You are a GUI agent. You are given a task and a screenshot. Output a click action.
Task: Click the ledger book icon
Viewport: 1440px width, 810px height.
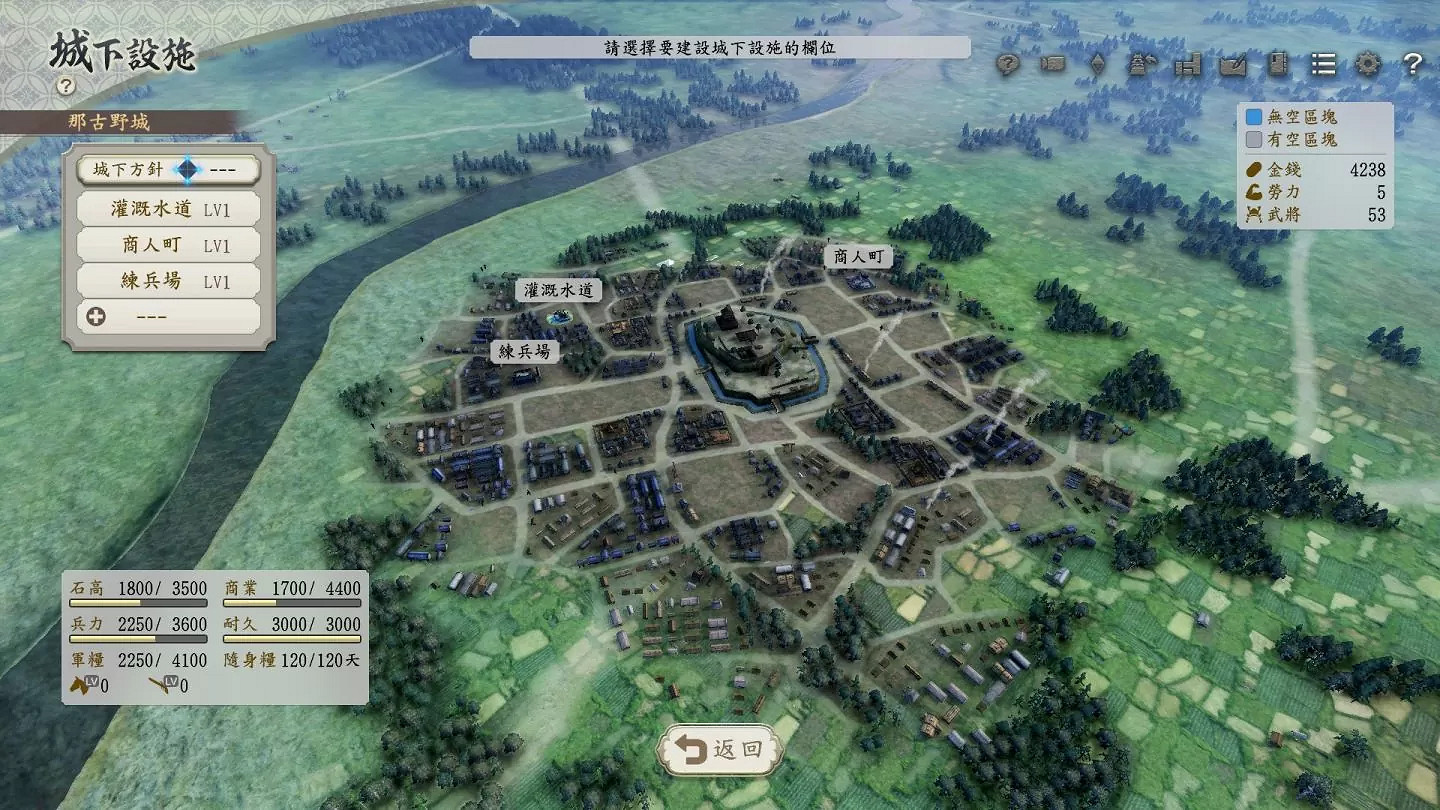pyautogui.click(x=1277, y=65)
